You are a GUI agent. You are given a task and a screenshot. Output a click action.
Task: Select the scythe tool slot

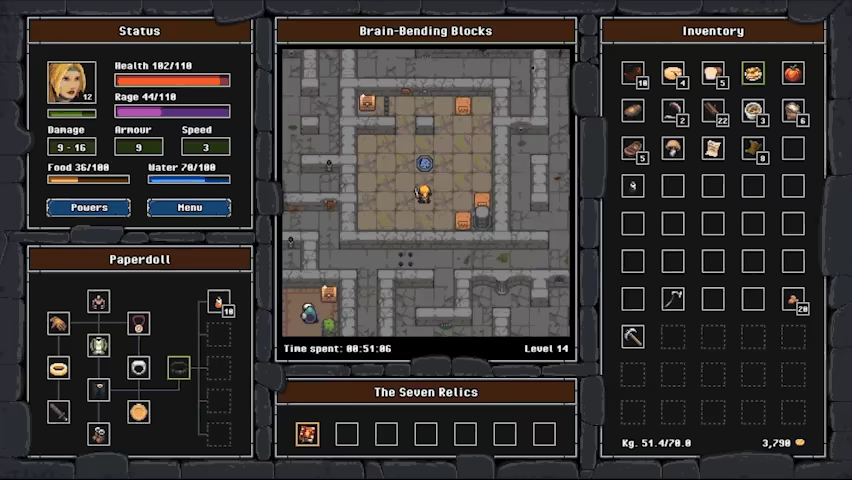pyautogui.click(x=673, y=298)
